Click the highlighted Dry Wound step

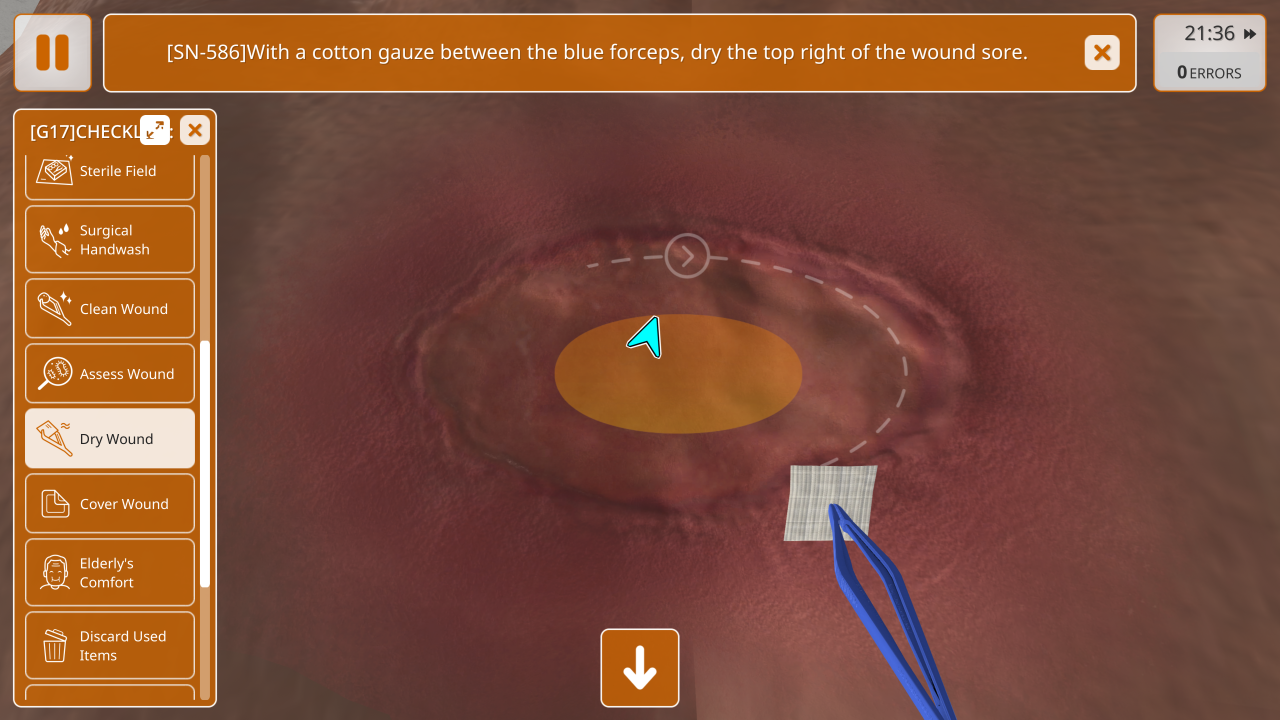(x=110, y=439)
